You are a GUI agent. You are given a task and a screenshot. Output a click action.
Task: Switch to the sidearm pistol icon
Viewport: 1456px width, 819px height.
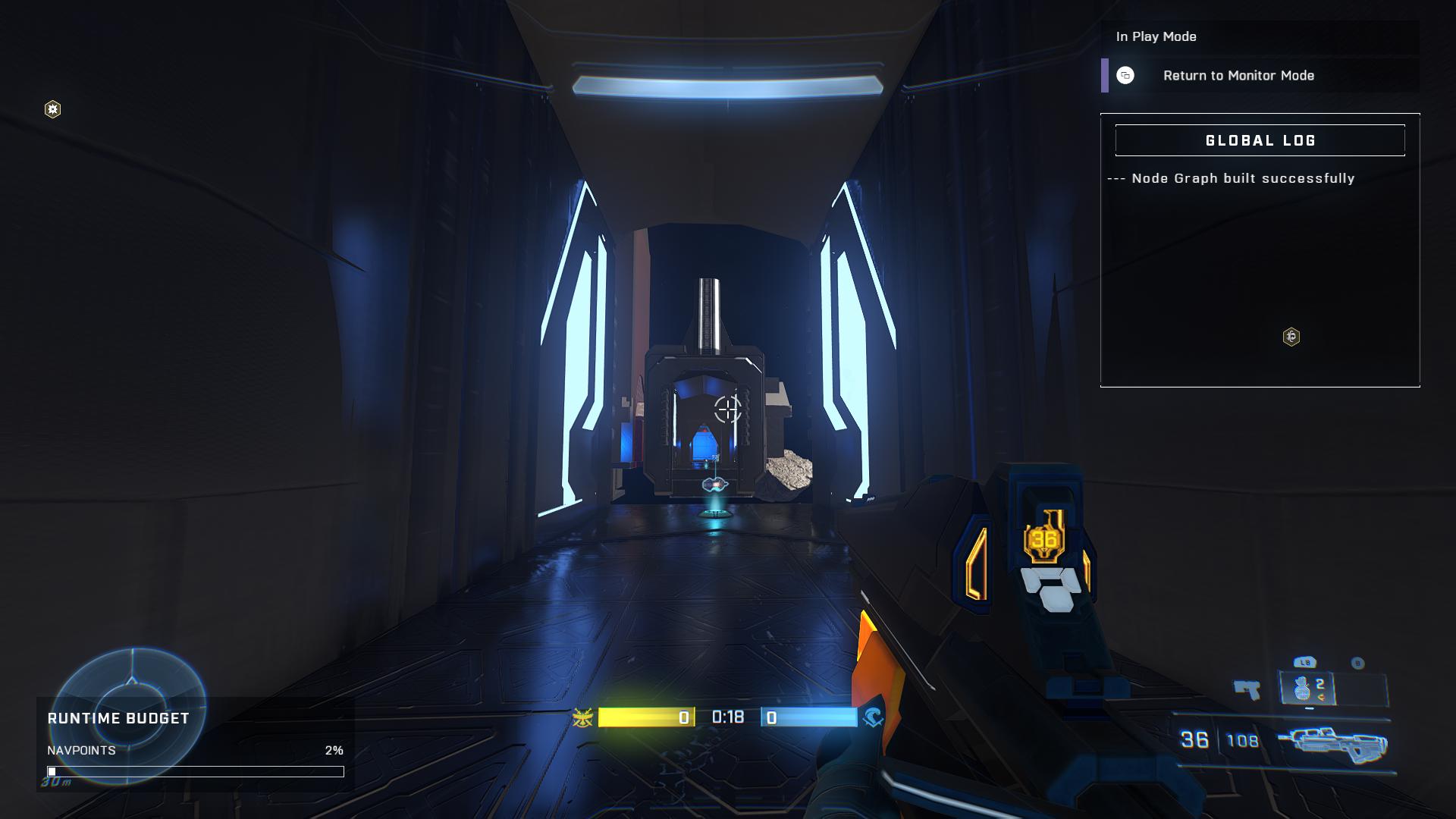[x=1247, y=690]
